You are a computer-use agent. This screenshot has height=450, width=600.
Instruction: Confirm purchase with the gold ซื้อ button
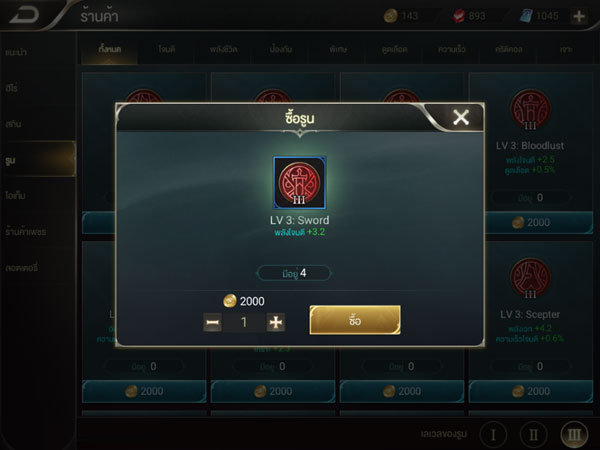(355, 320)
